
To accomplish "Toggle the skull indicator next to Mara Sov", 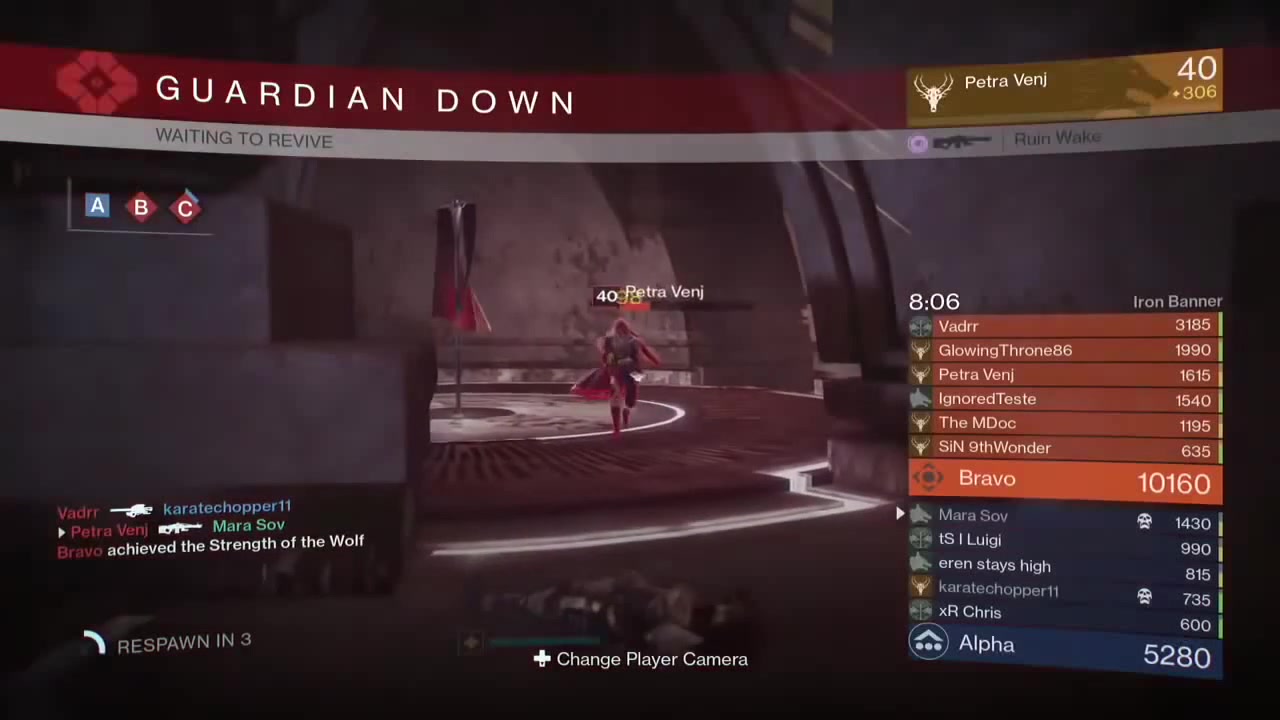I will (x=1144, y=522).
